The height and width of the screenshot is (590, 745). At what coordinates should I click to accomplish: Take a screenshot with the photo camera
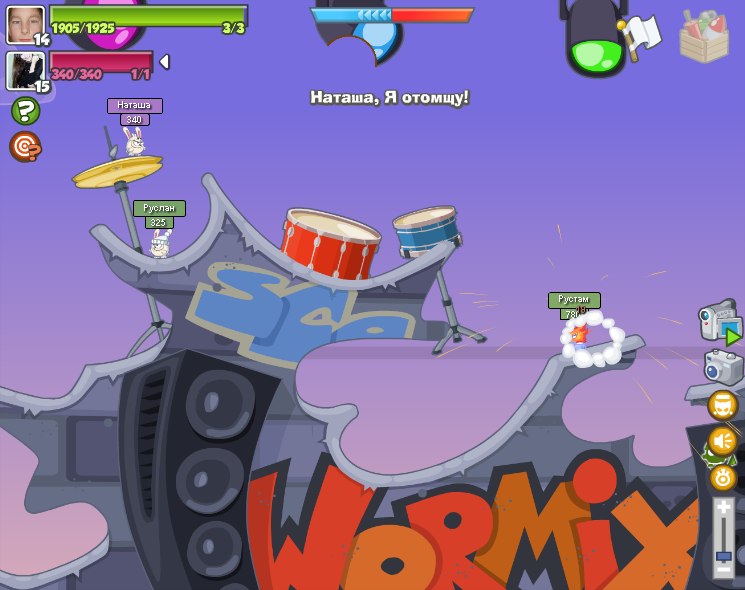[x=723, y=367]
